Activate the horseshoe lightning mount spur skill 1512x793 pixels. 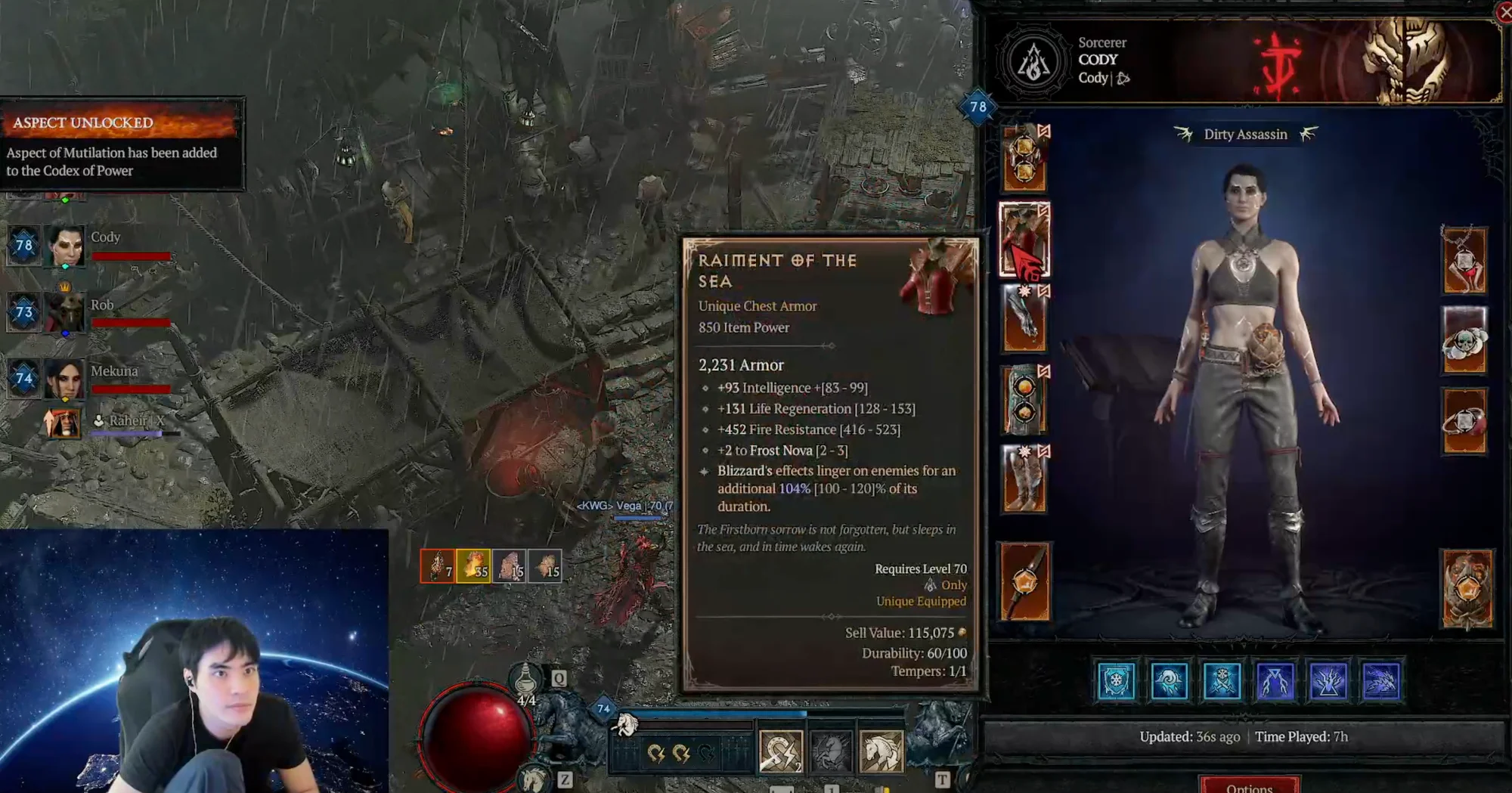click(780, 751)
